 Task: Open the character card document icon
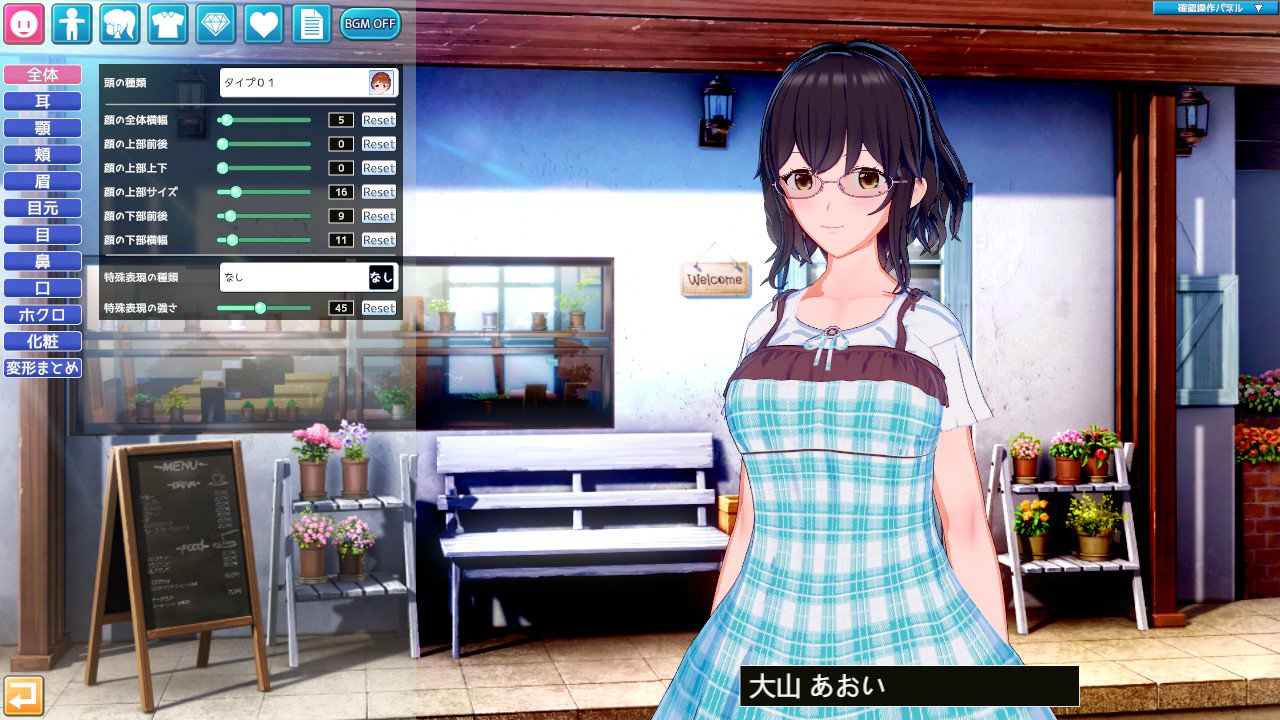point(310,22)
